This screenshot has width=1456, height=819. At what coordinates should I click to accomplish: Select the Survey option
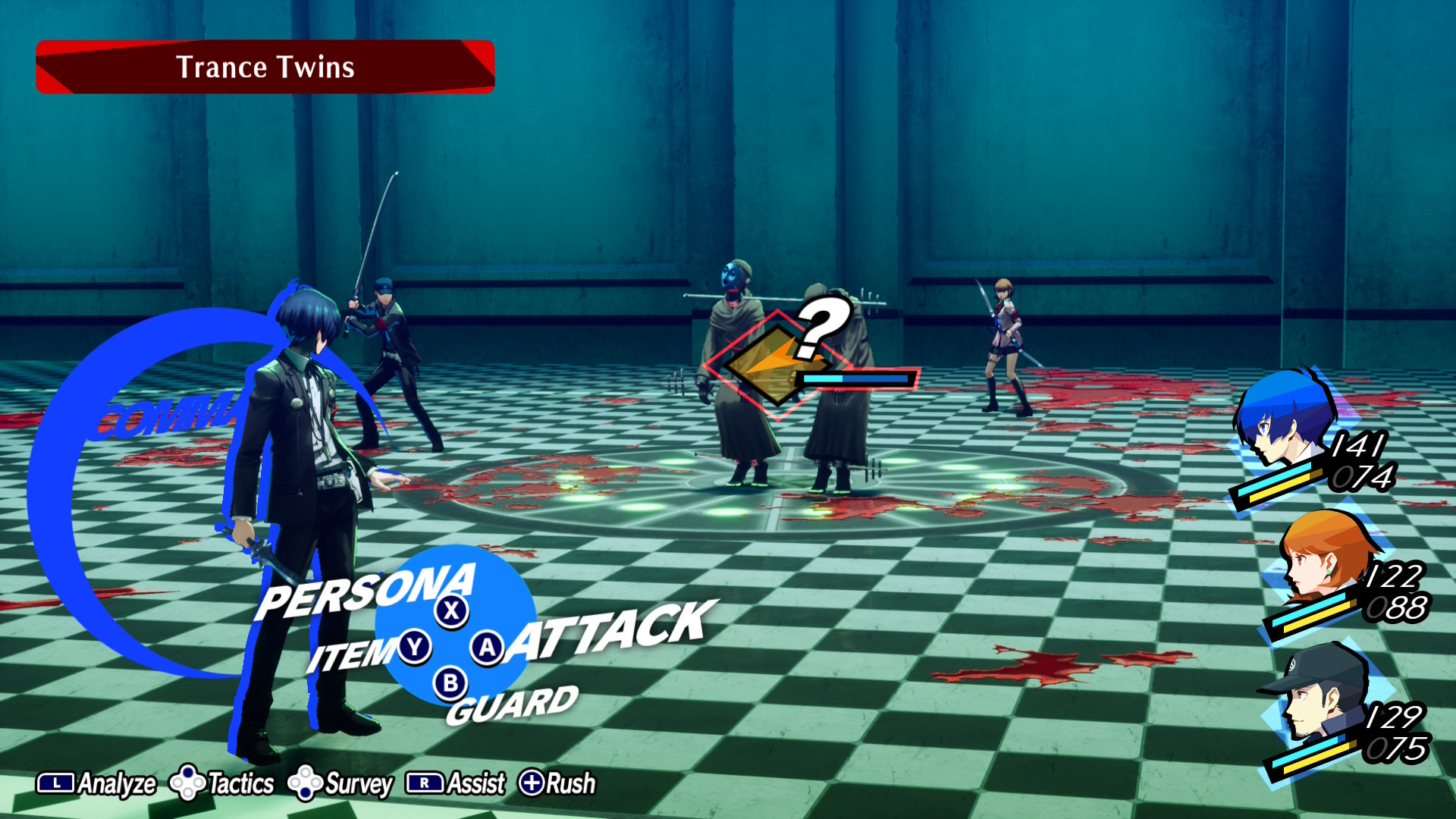[x=340, y=783]
